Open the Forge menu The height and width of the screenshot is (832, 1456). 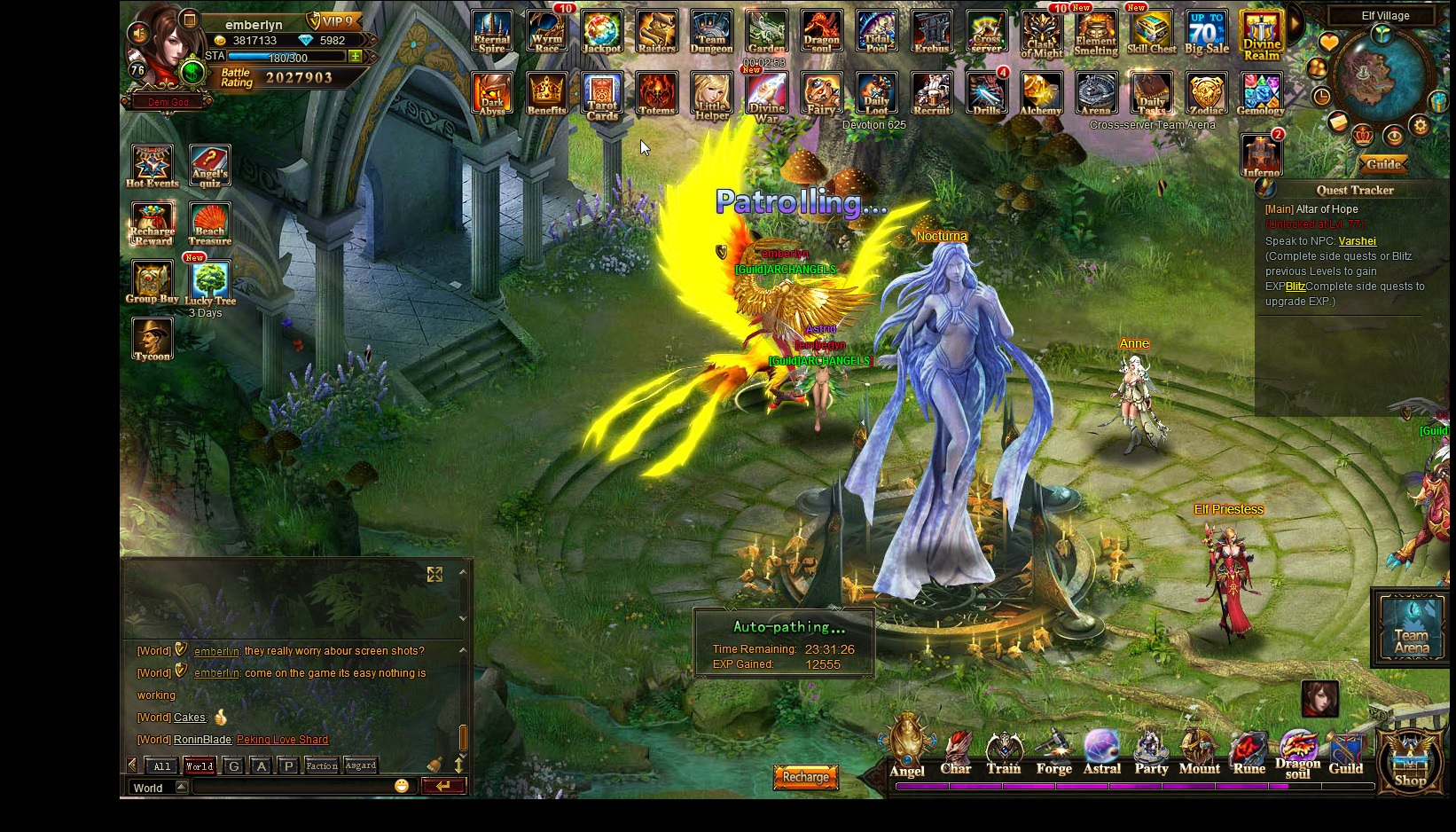click(x=1053, y=751)
